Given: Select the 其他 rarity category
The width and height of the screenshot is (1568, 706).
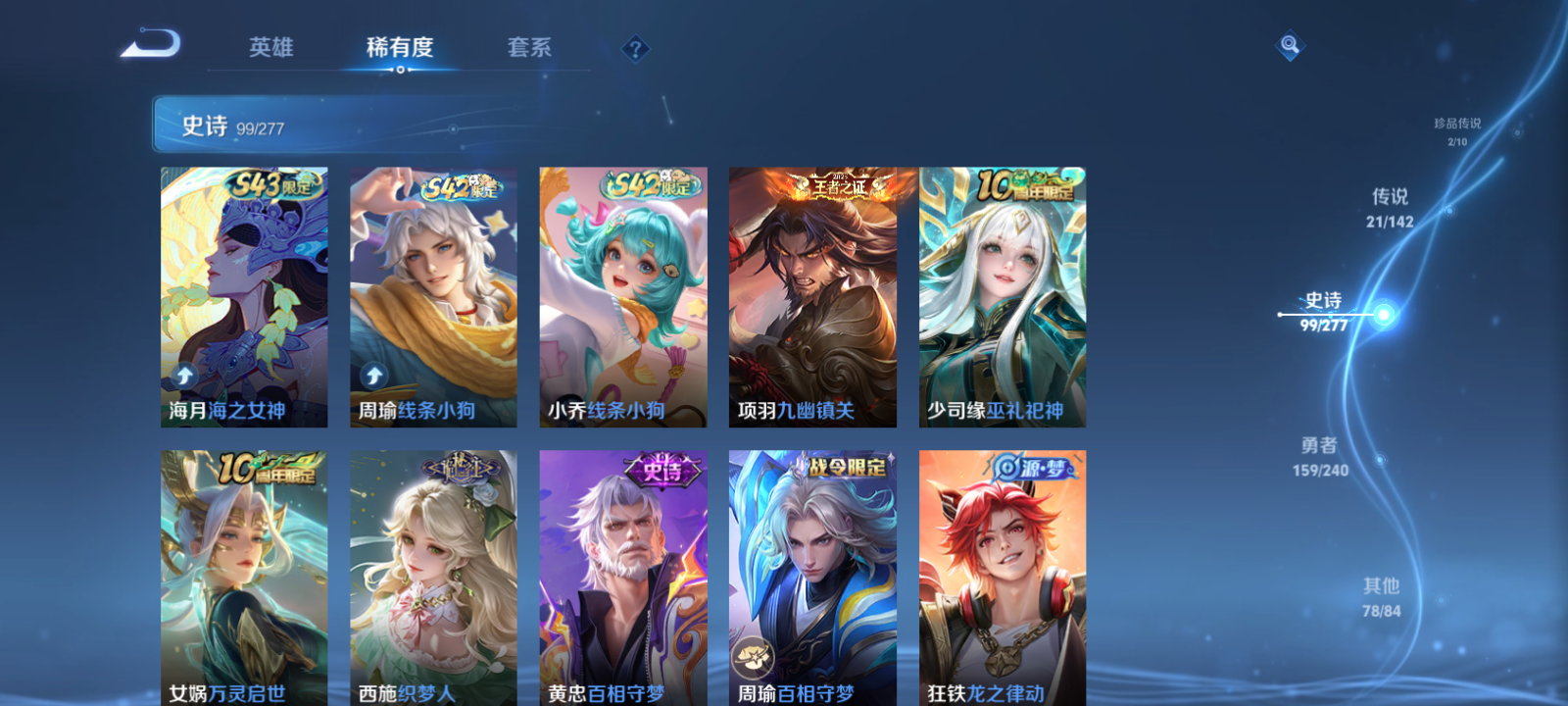Looking at the screenshot, I should click(1380, 596).
